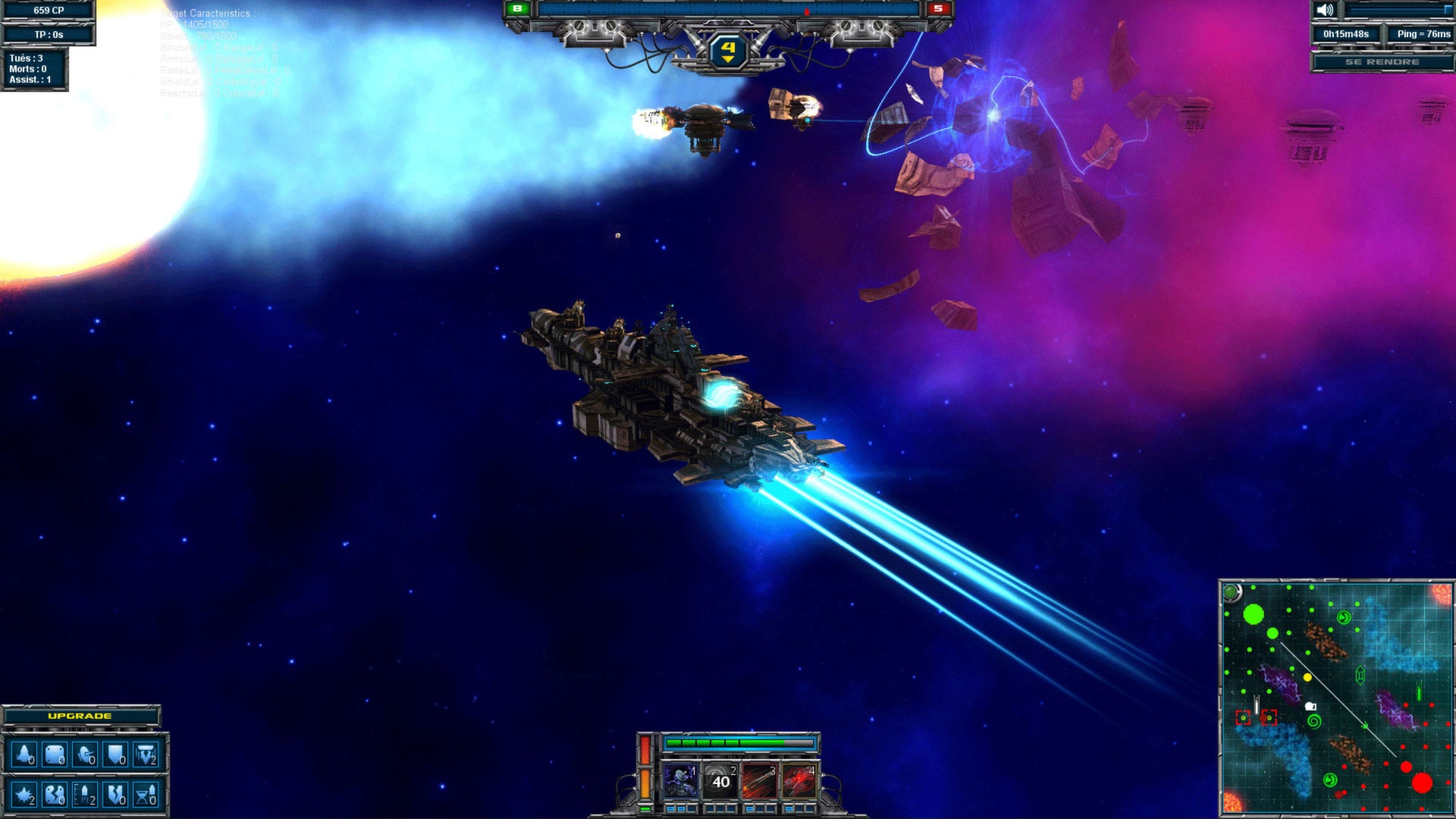Select the solid shield upgrade
This screenshot has height=819, width=1456.
point(115,755)
